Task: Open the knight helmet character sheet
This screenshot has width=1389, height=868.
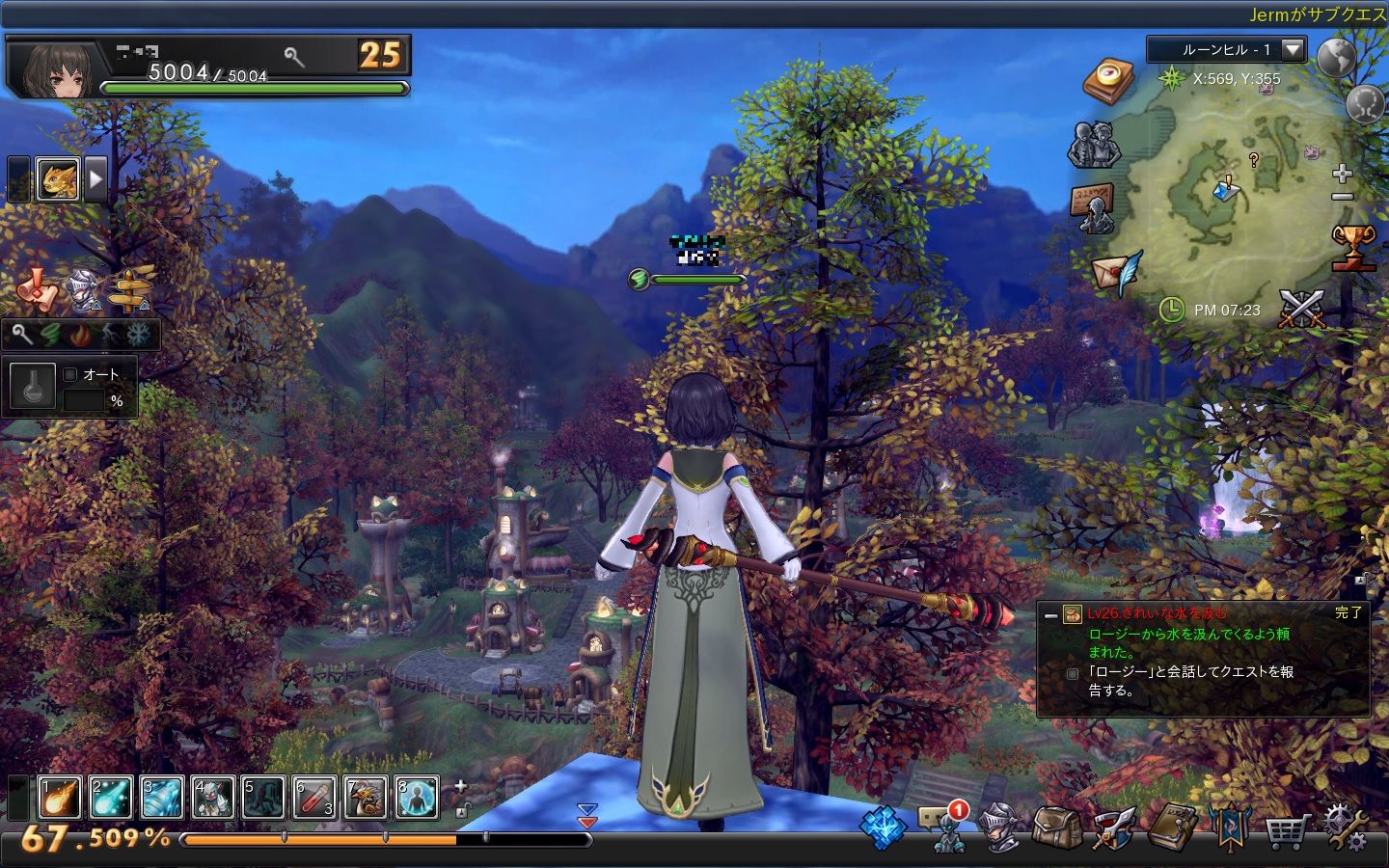Action: tap(998, 827)
